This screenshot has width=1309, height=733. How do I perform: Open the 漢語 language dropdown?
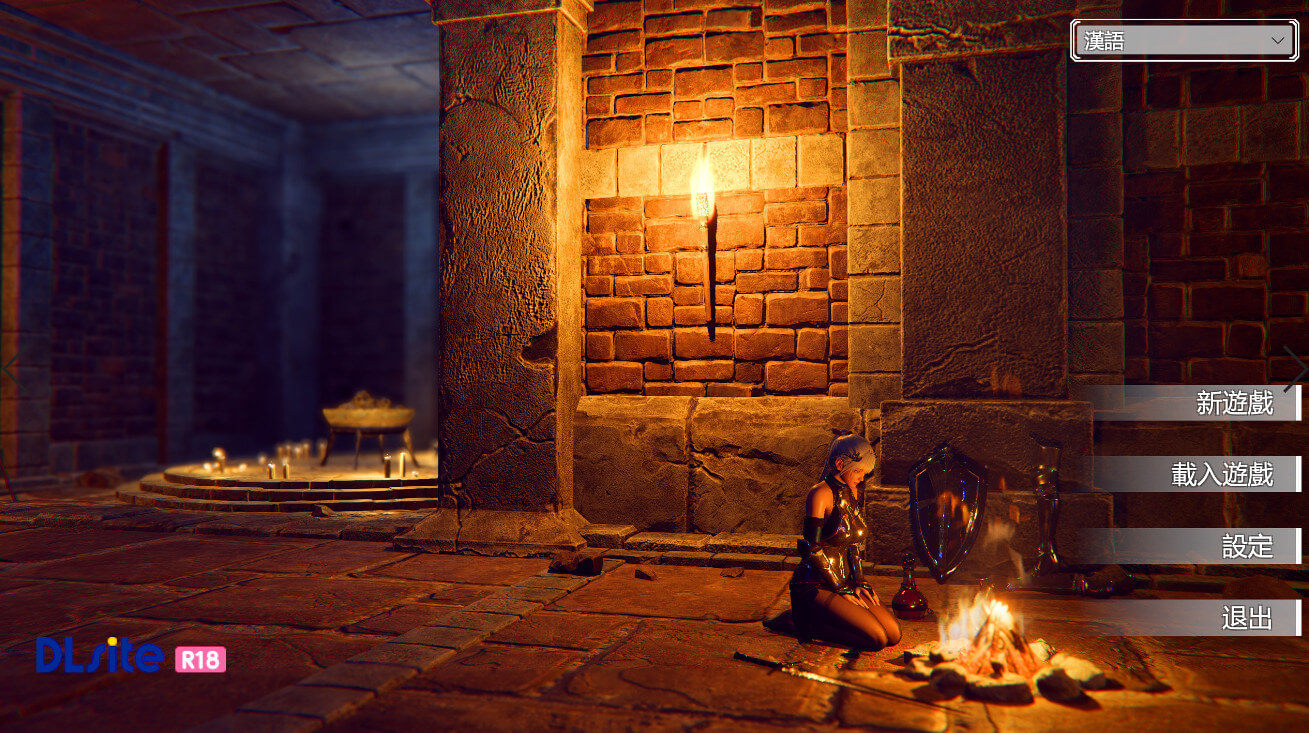pos(1184,41)
